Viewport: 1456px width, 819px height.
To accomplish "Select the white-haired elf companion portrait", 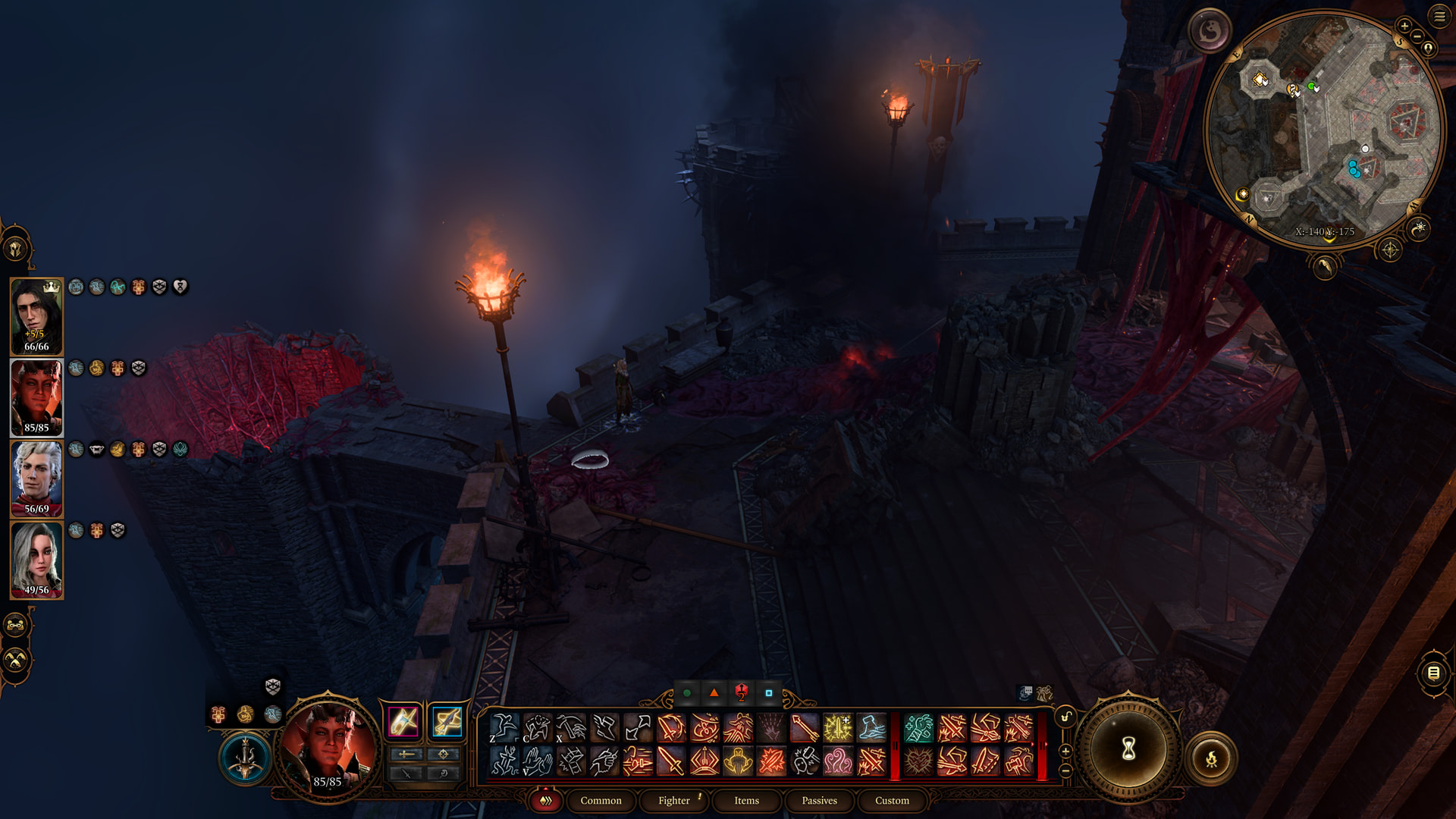I will click(x=36, y=479).
